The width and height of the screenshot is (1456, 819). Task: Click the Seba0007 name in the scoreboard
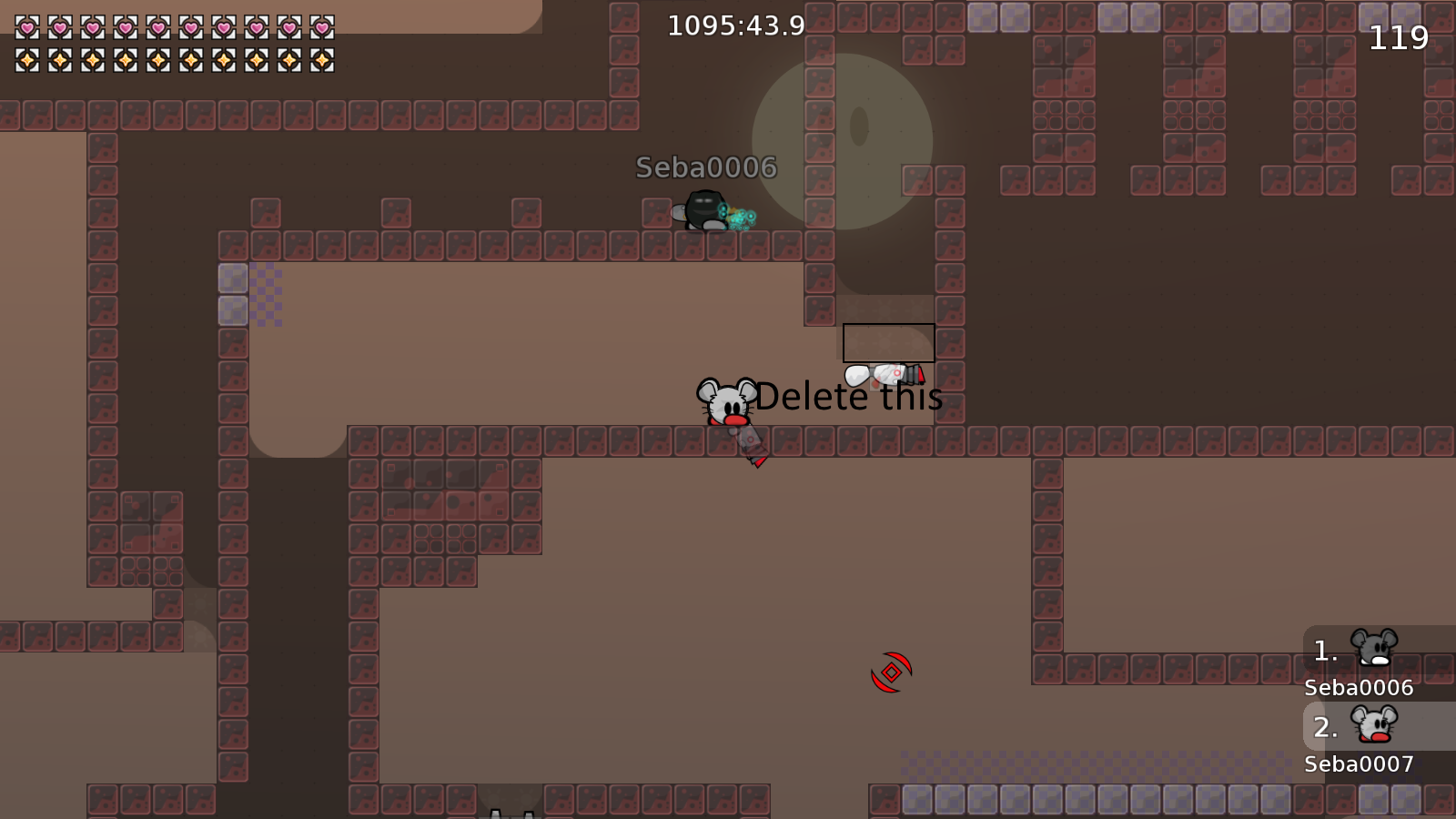point(1358,764)
